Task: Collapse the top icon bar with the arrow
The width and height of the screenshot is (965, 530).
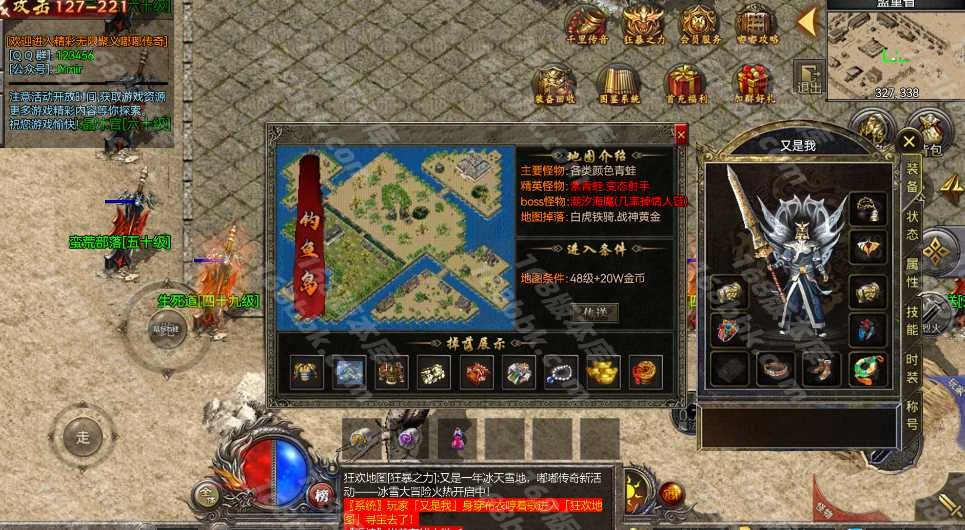Action: coord(807,21)
